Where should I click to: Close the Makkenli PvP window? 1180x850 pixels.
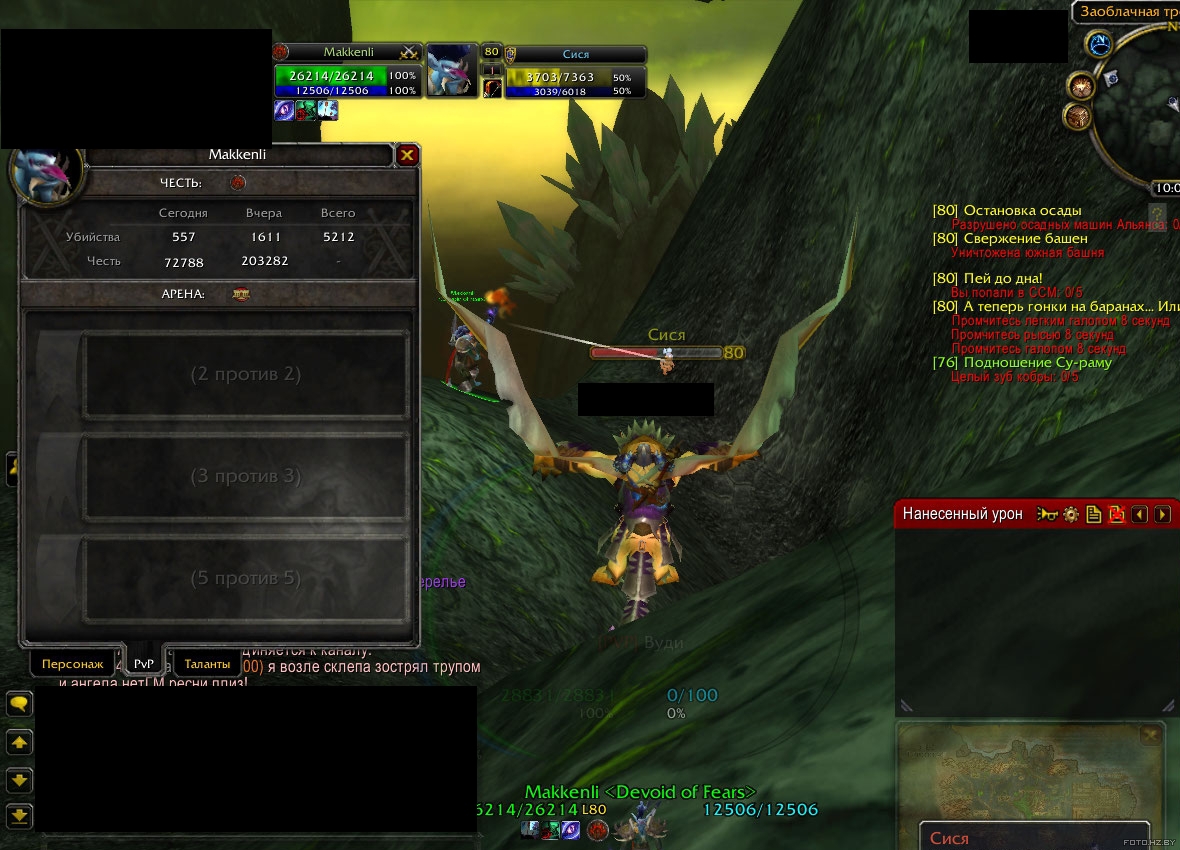pyautogui.click(x=407, y=155)
